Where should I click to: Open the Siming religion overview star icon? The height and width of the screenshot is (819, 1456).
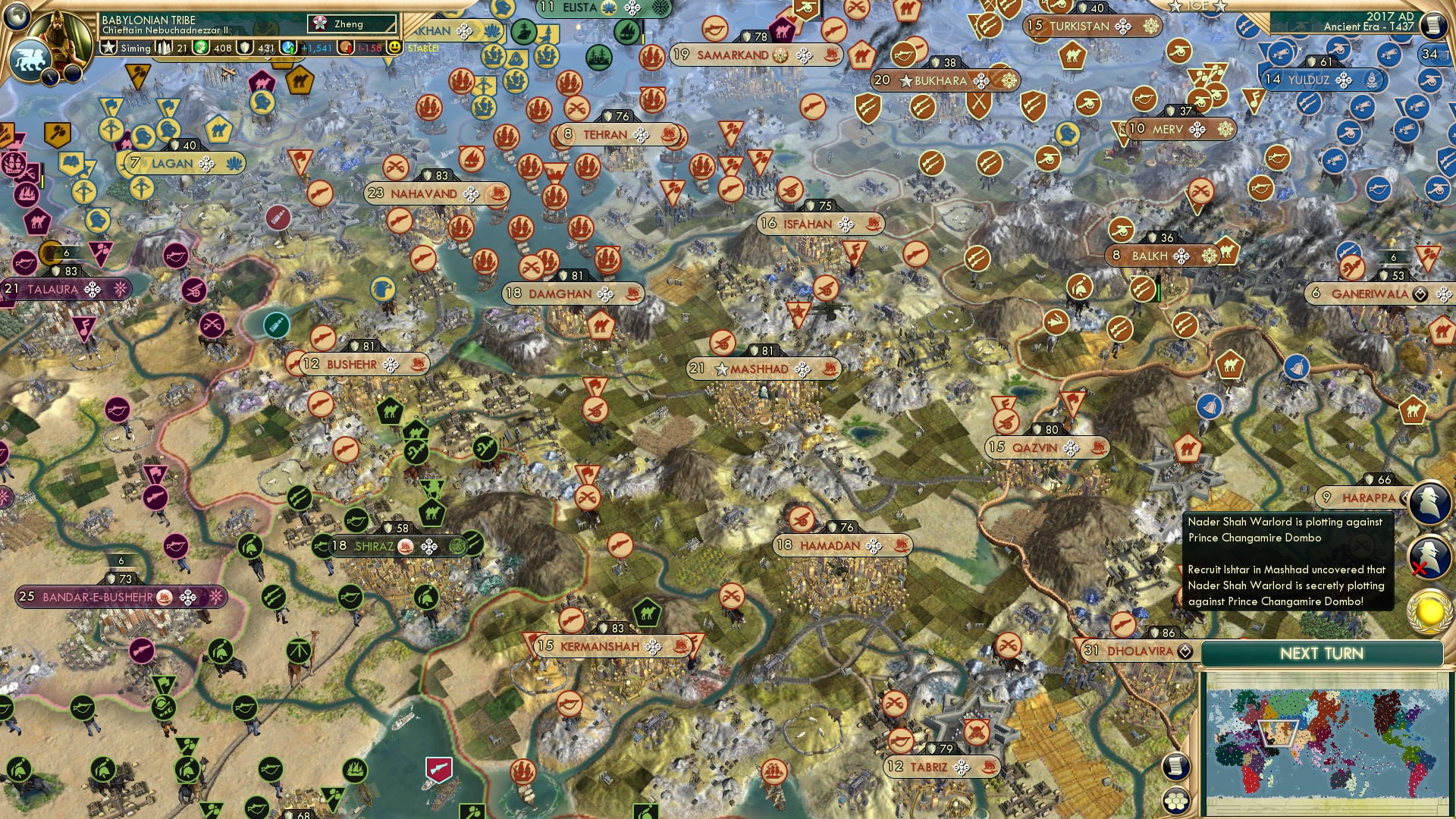tap(109, 49)
